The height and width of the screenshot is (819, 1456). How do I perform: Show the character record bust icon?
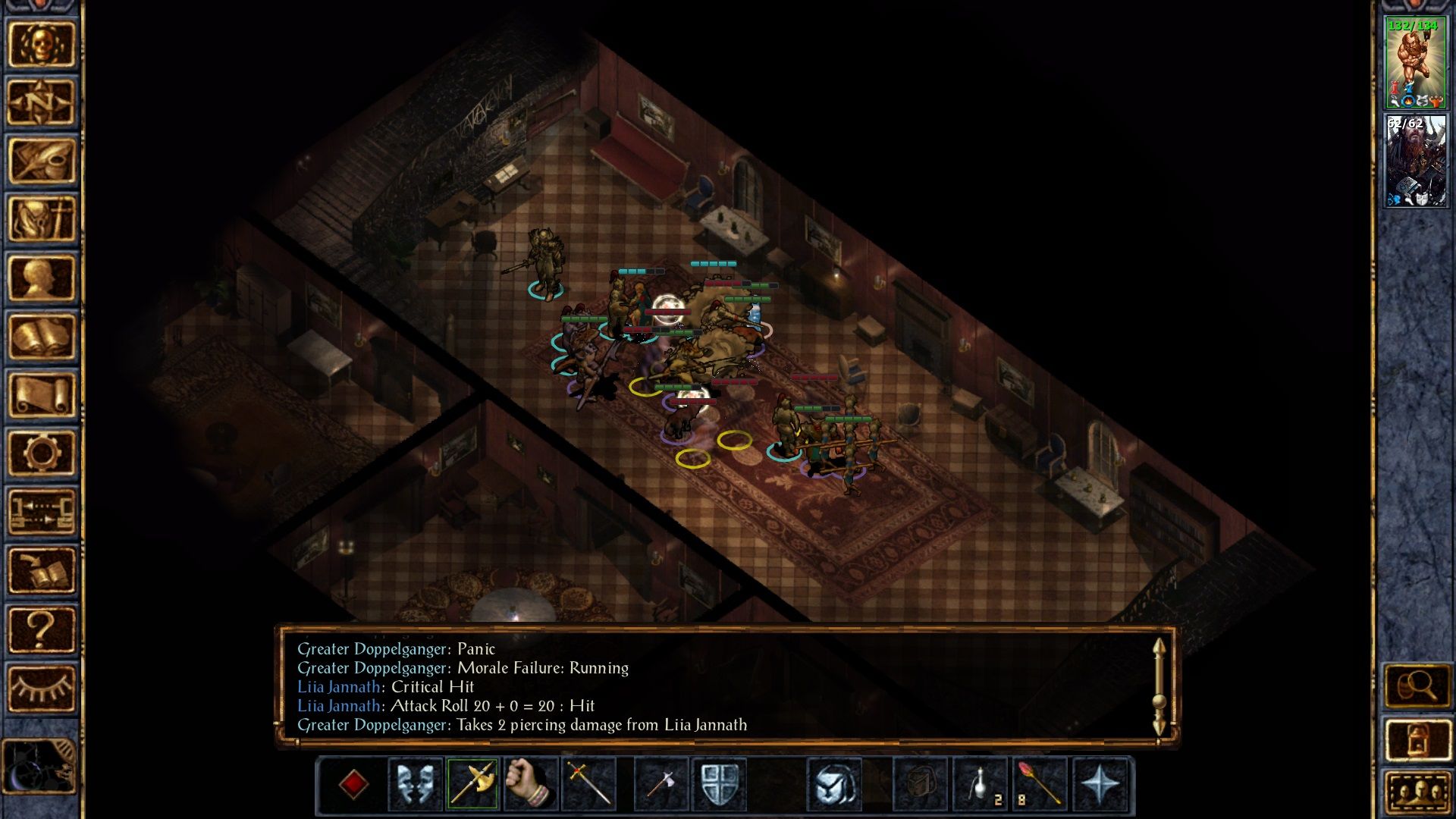tap(41, 278)
